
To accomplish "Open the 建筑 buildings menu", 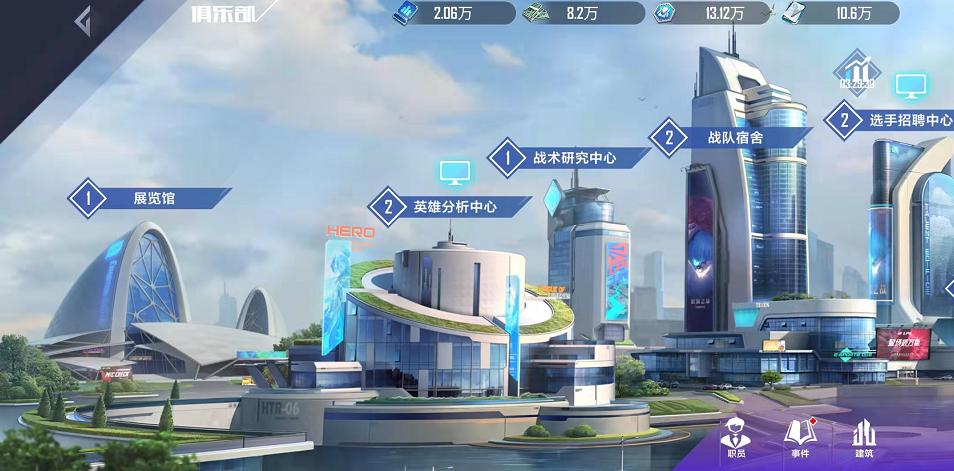I will pos(864,439).
